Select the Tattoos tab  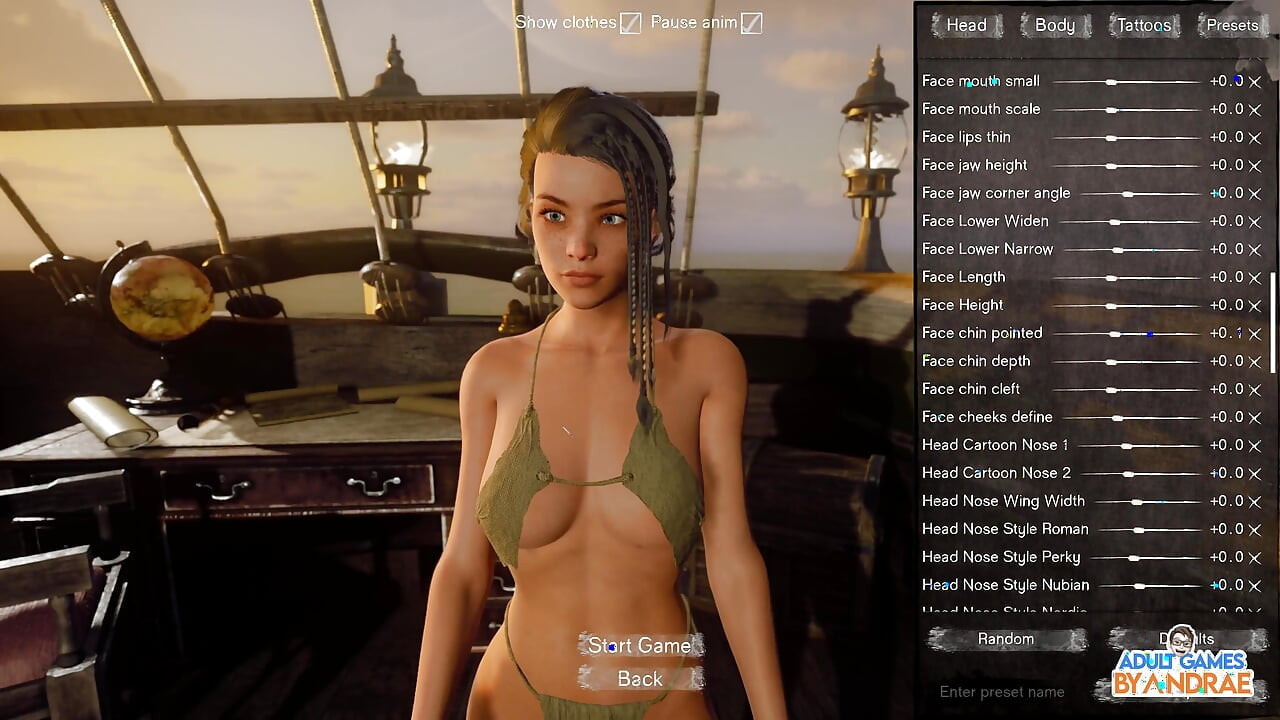click(x=1143, y=26)
